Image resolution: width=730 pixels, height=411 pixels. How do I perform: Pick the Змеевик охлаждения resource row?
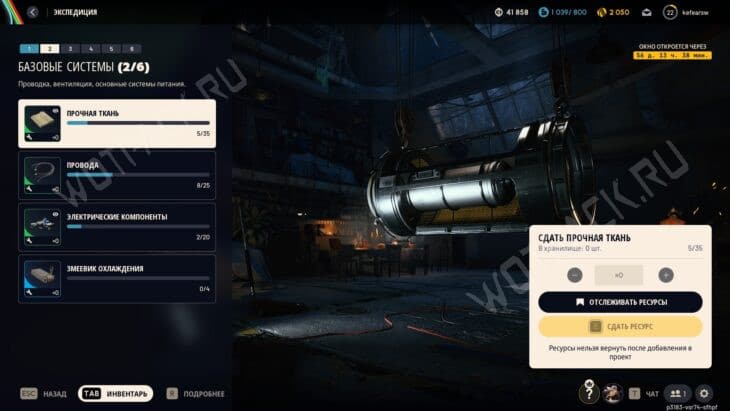(x=117, y=278)
